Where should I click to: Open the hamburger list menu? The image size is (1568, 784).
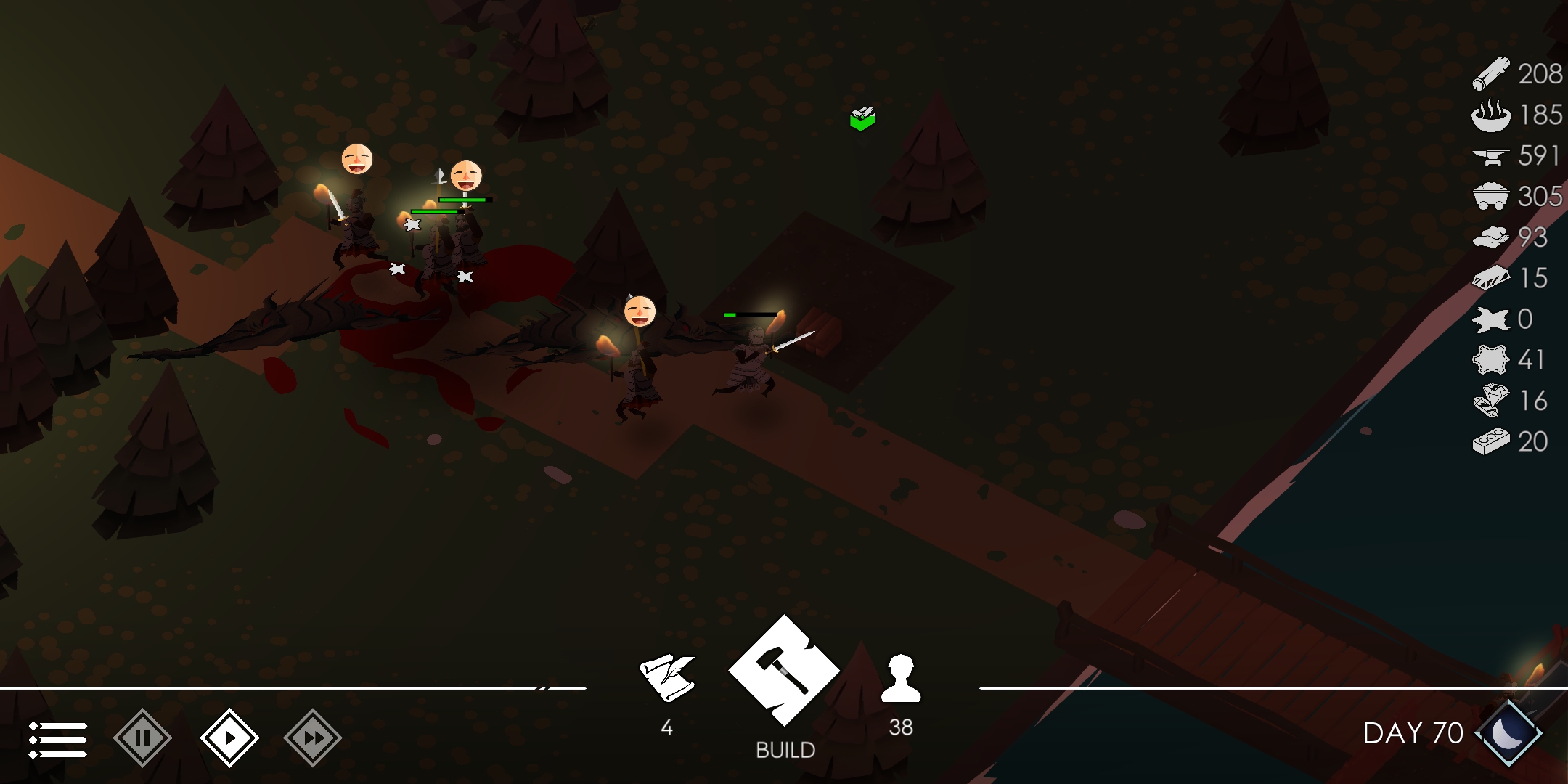[x=58, y=739]
